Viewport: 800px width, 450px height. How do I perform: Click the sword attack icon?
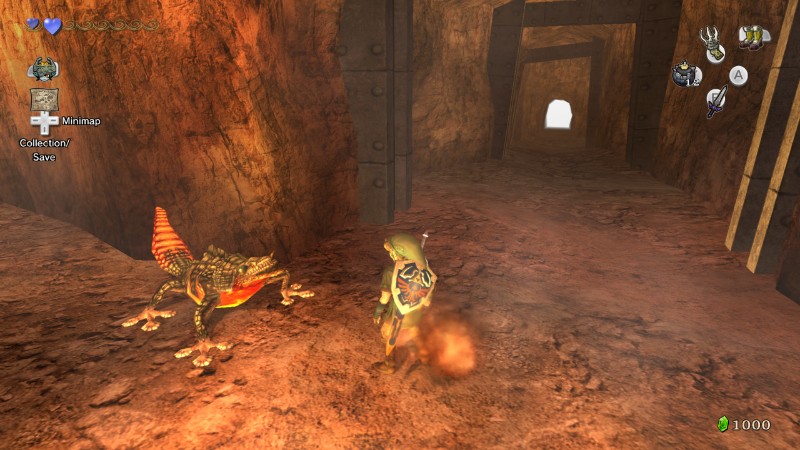(716, 102)
